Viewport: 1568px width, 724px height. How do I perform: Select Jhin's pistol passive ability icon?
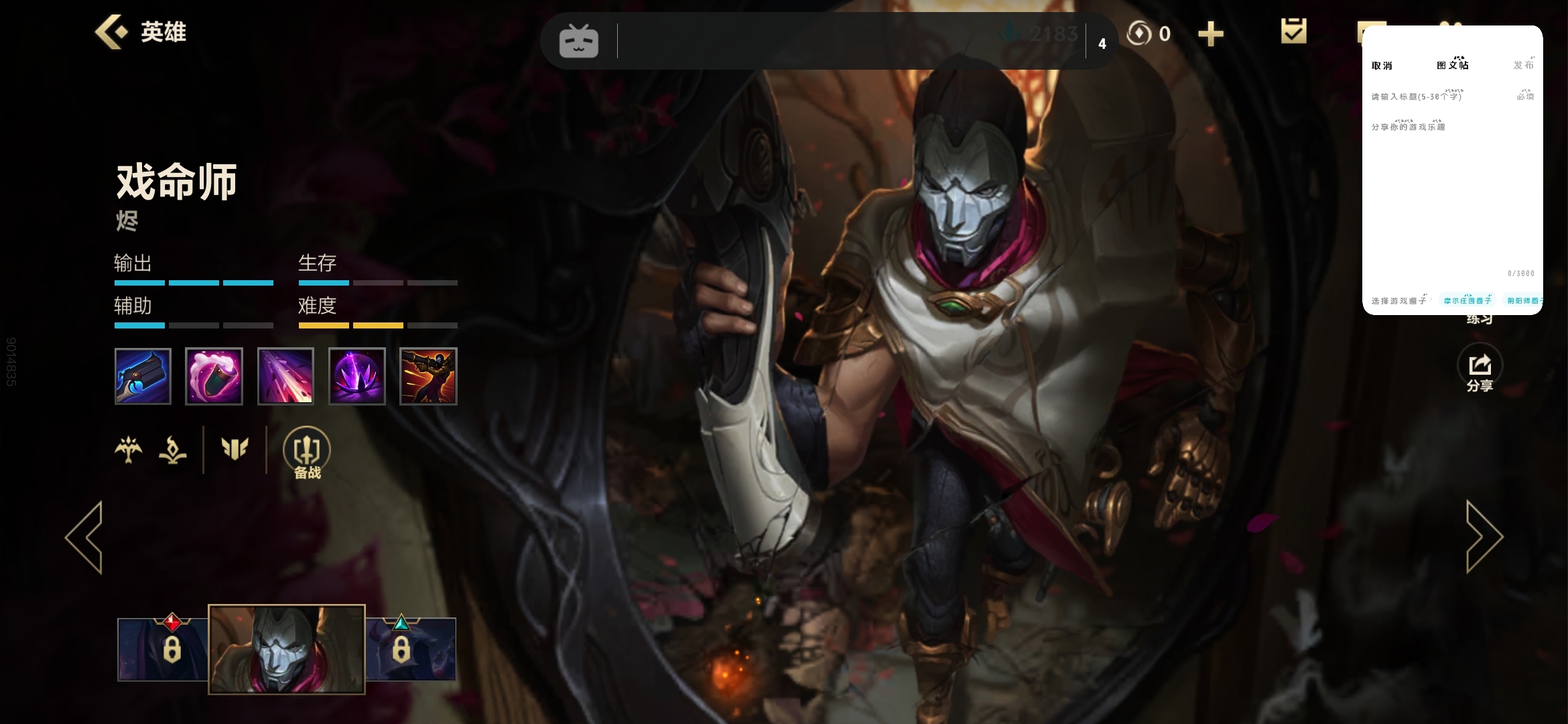(143, 376)
